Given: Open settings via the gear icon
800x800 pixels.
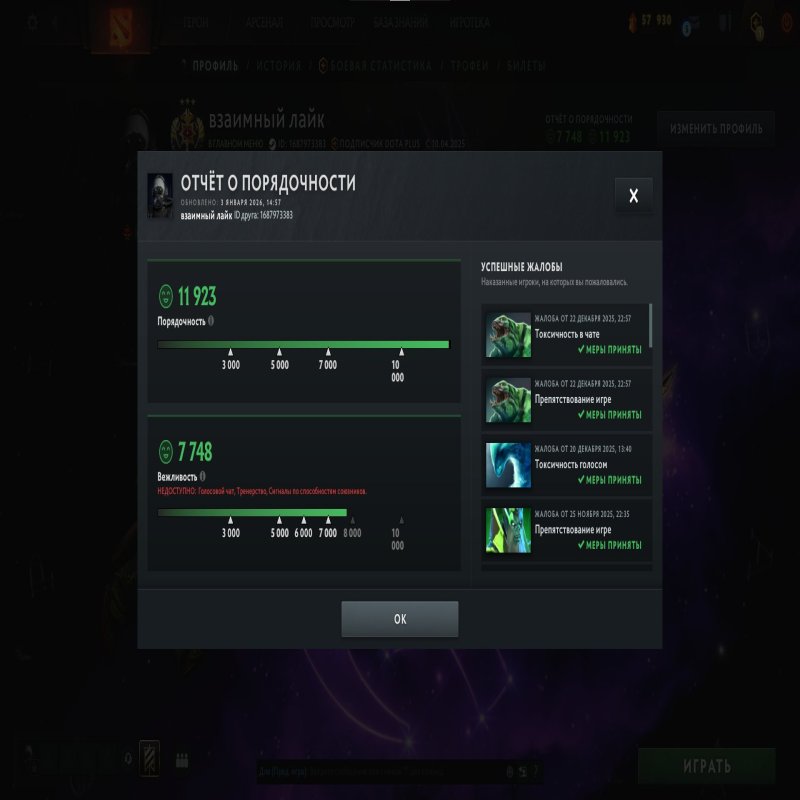Looking at the screenshot, I should (32, 22).
